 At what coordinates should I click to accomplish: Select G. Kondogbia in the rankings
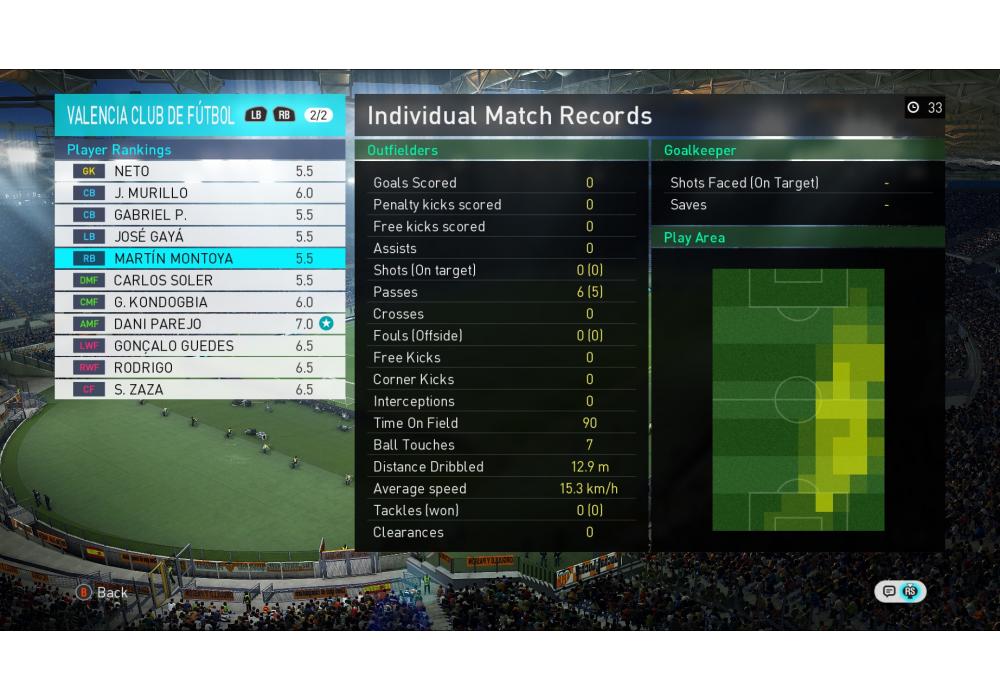200,302
